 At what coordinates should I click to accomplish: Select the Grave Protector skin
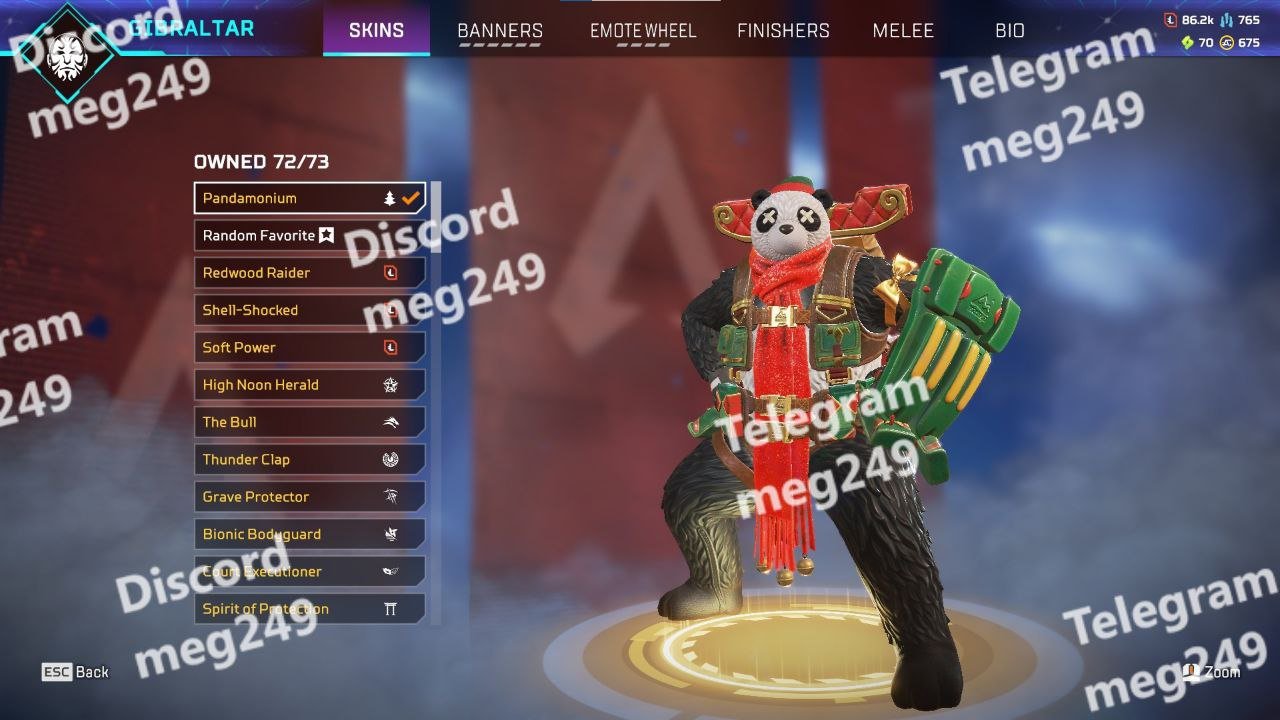(309, 497)
